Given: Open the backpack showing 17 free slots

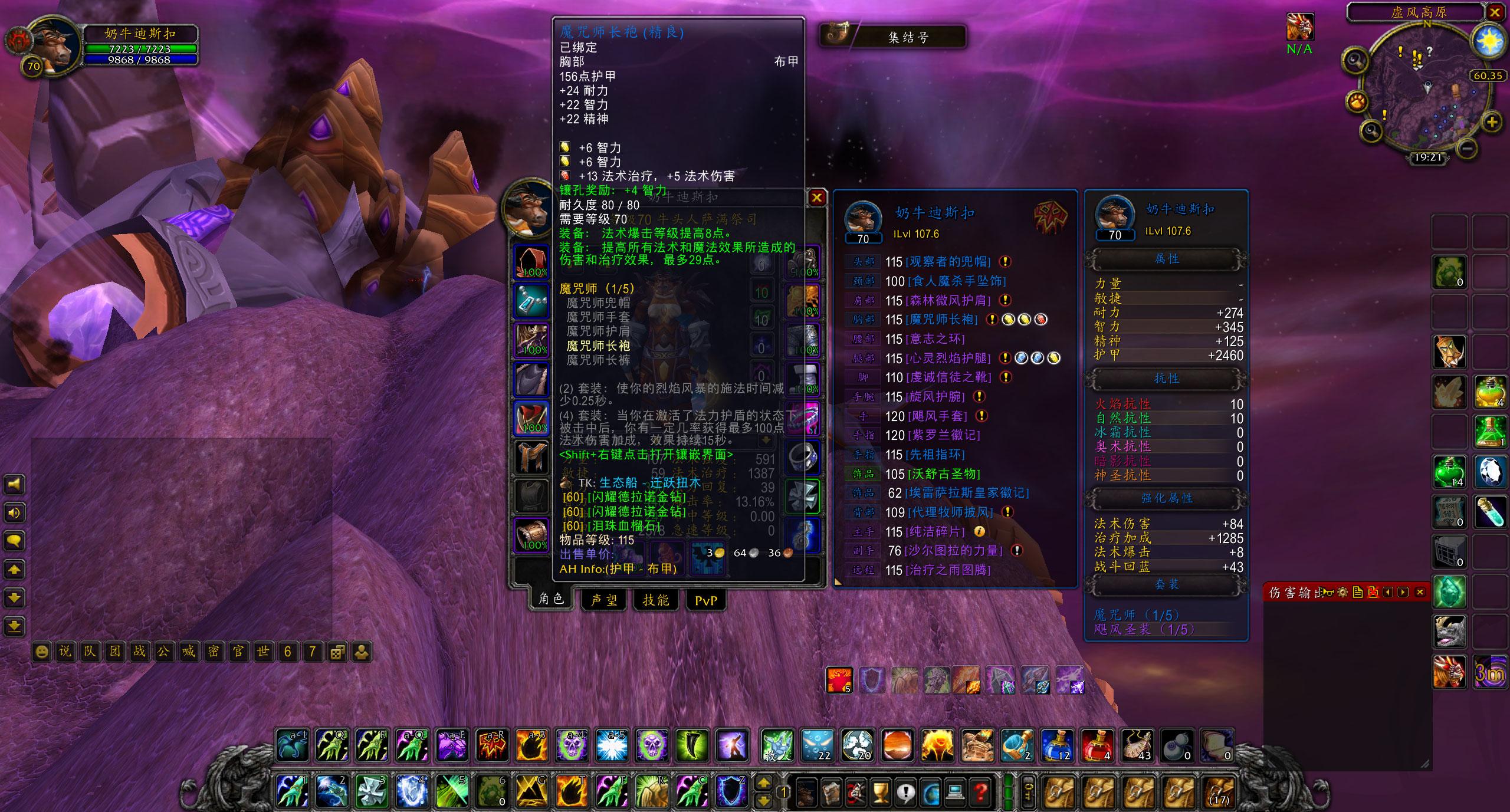Looking at the screenshot, I should point(1219,791).
